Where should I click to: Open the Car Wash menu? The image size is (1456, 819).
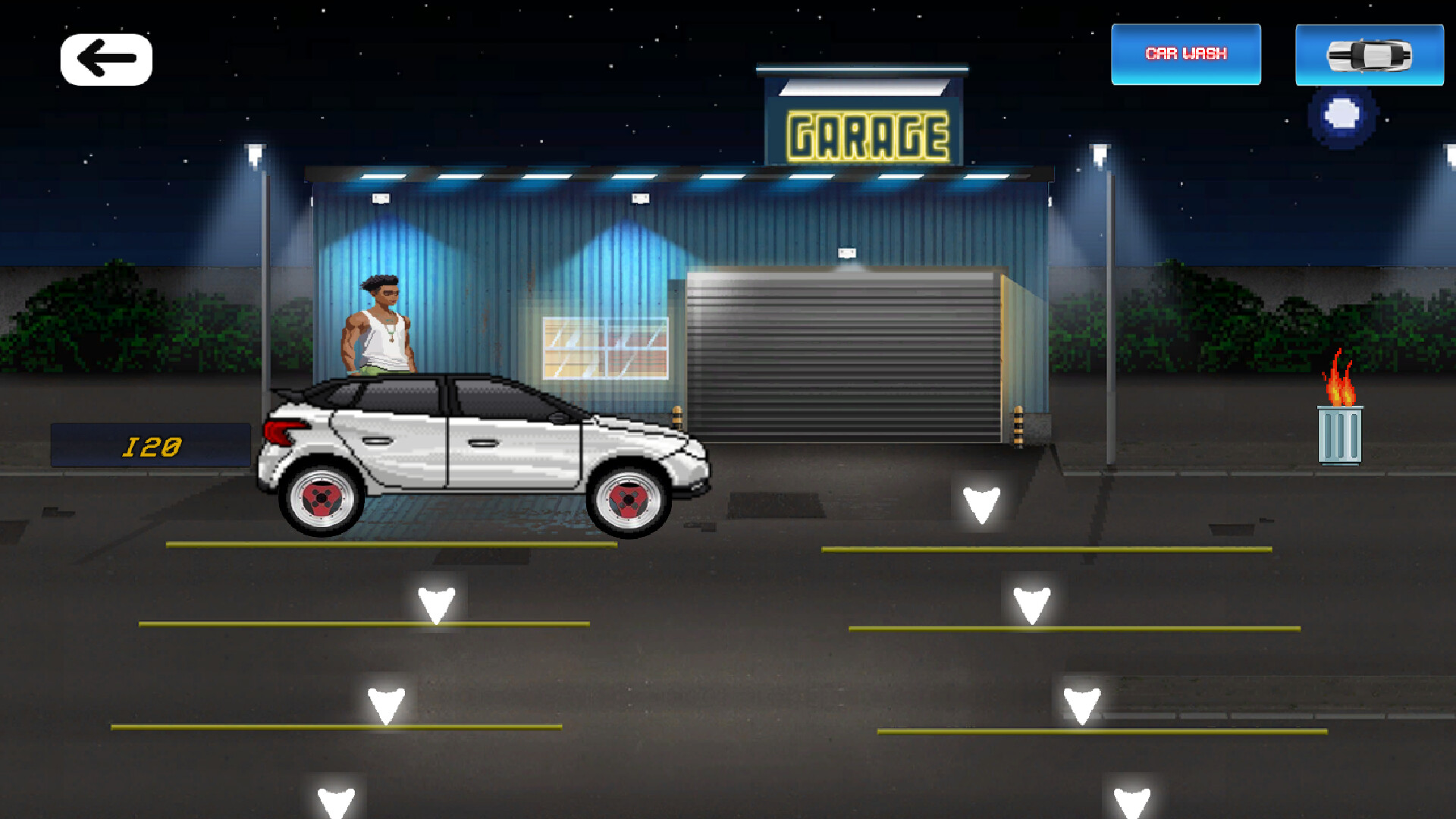point(1185,53)
